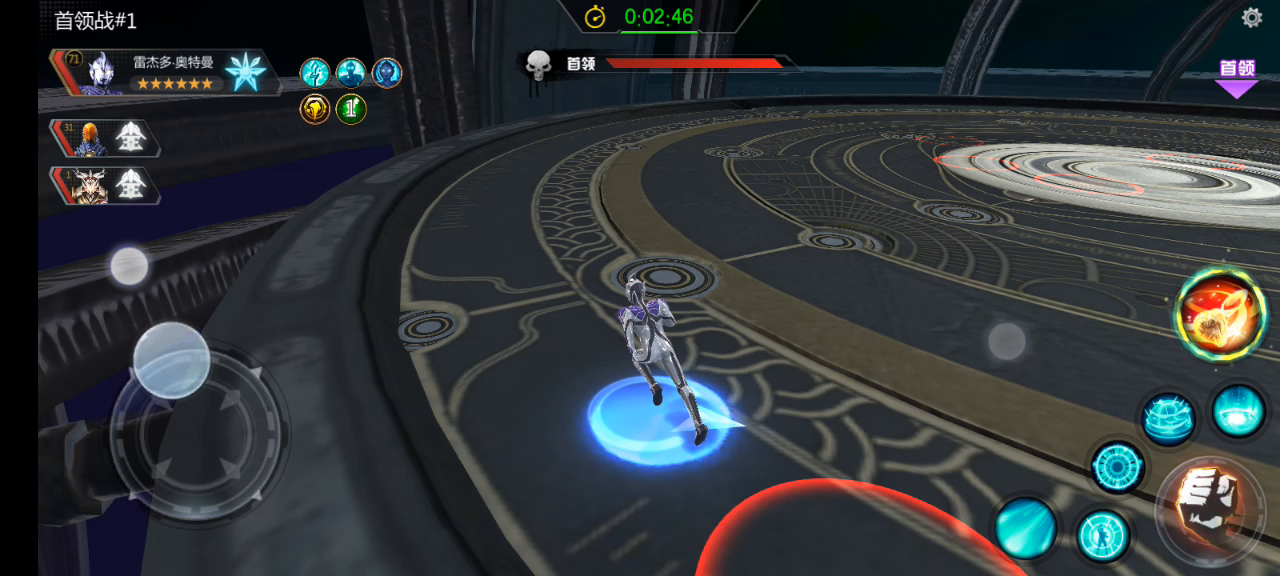Tap the purple 首领 boss direction marker

point(1236,78)
